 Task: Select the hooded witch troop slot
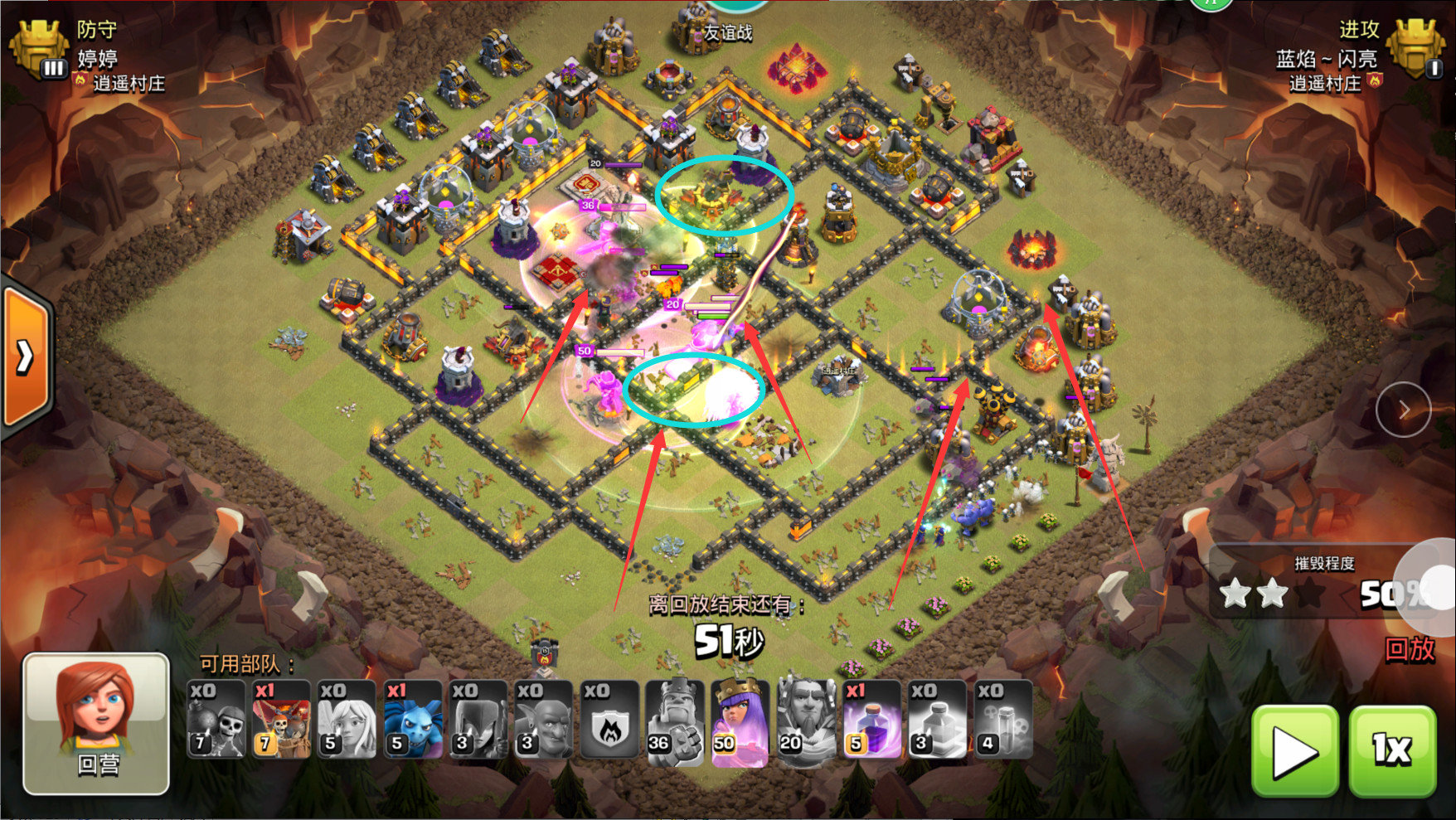(x=478, y=720)
